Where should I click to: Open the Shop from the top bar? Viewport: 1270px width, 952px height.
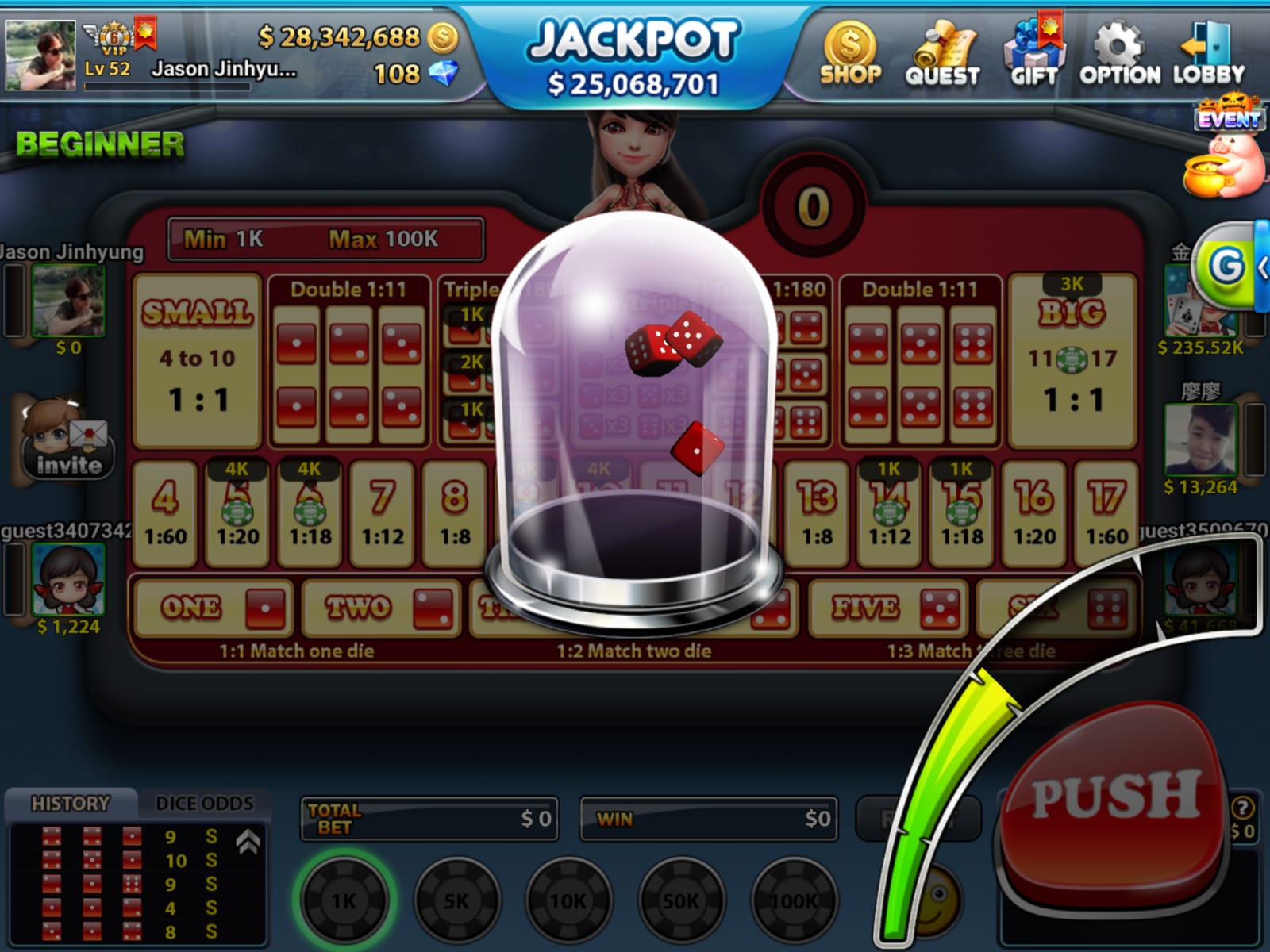coord(850,54)
